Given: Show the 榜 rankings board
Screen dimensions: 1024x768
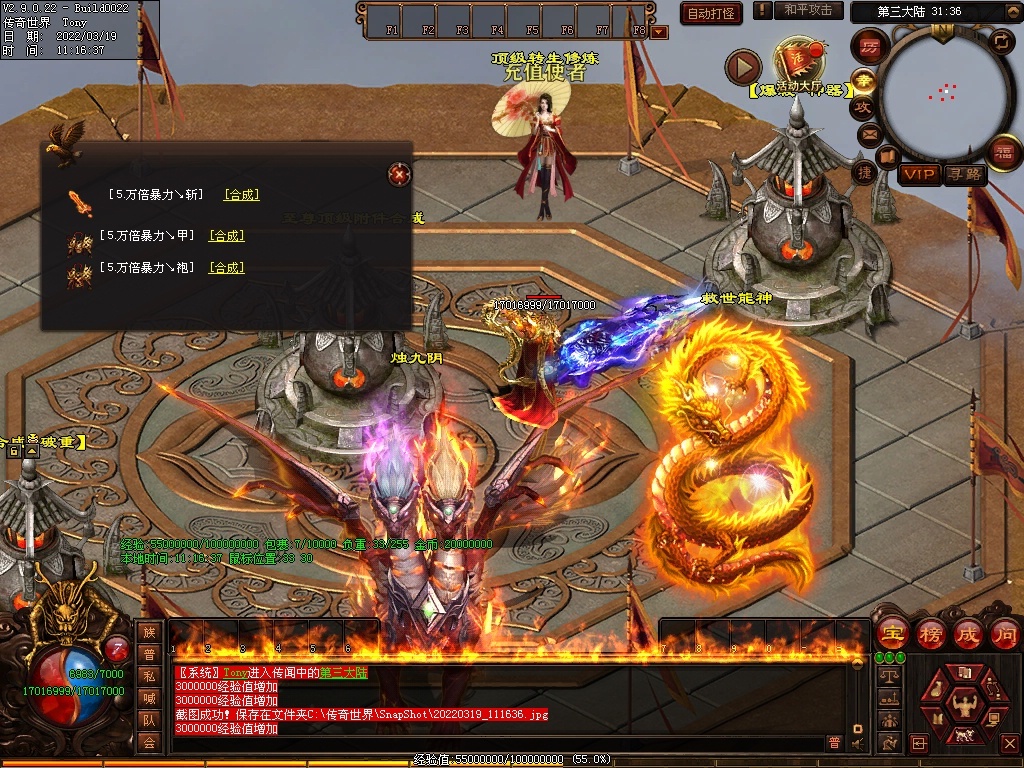Looking at the screenshot, I should click(x=930, y=633).
